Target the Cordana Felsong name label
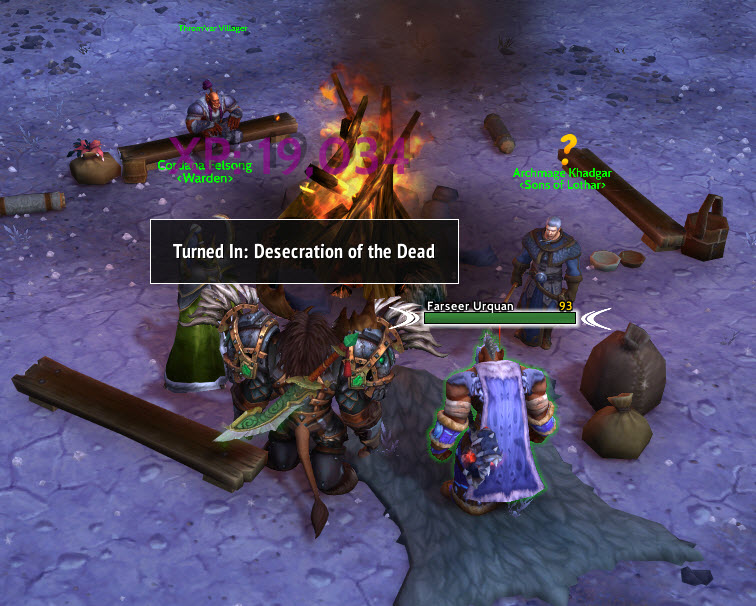756x606 pixels. [x=205, y=166]
